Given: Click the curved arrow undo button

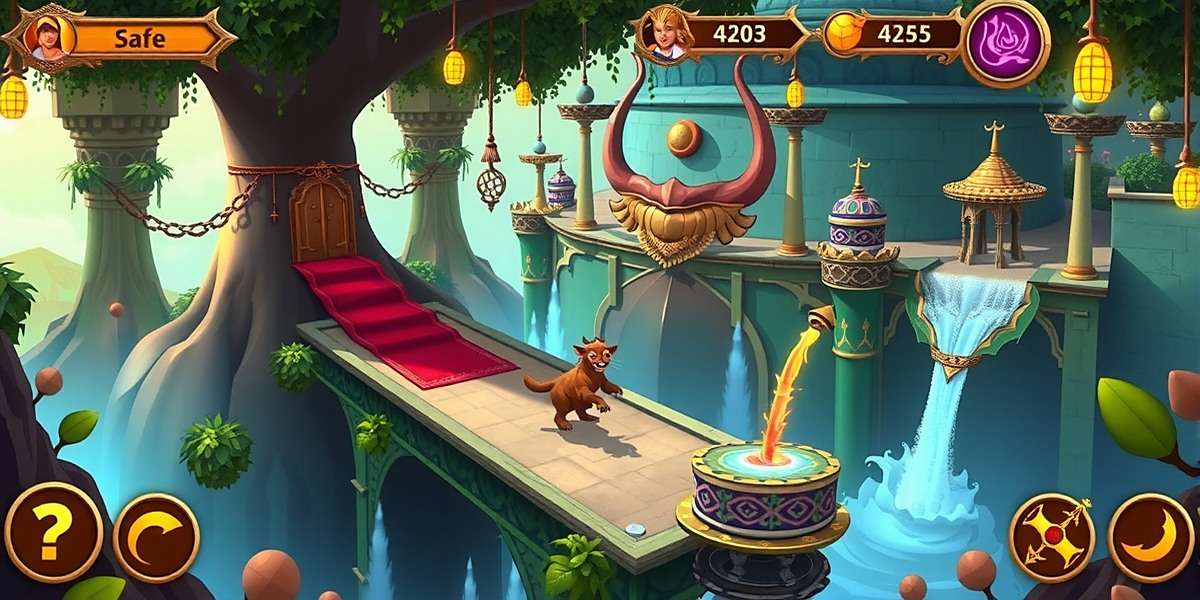Looking at the screenshot, I should [156, 537].
